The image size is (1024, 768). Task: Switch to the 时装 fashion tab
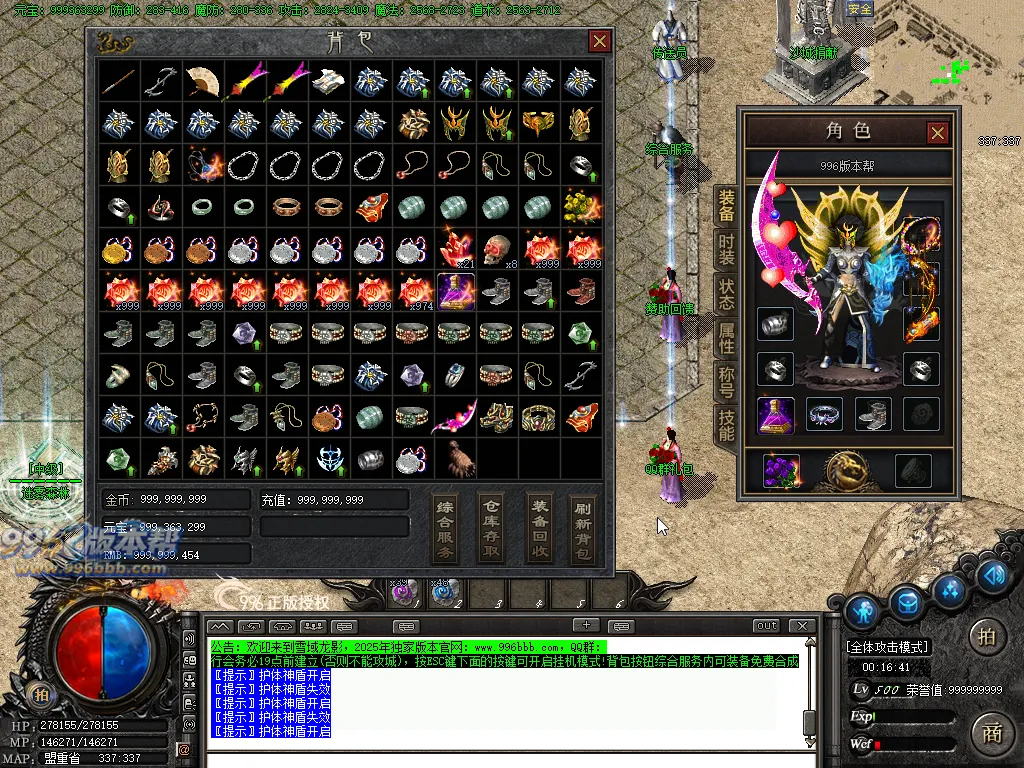726,249
